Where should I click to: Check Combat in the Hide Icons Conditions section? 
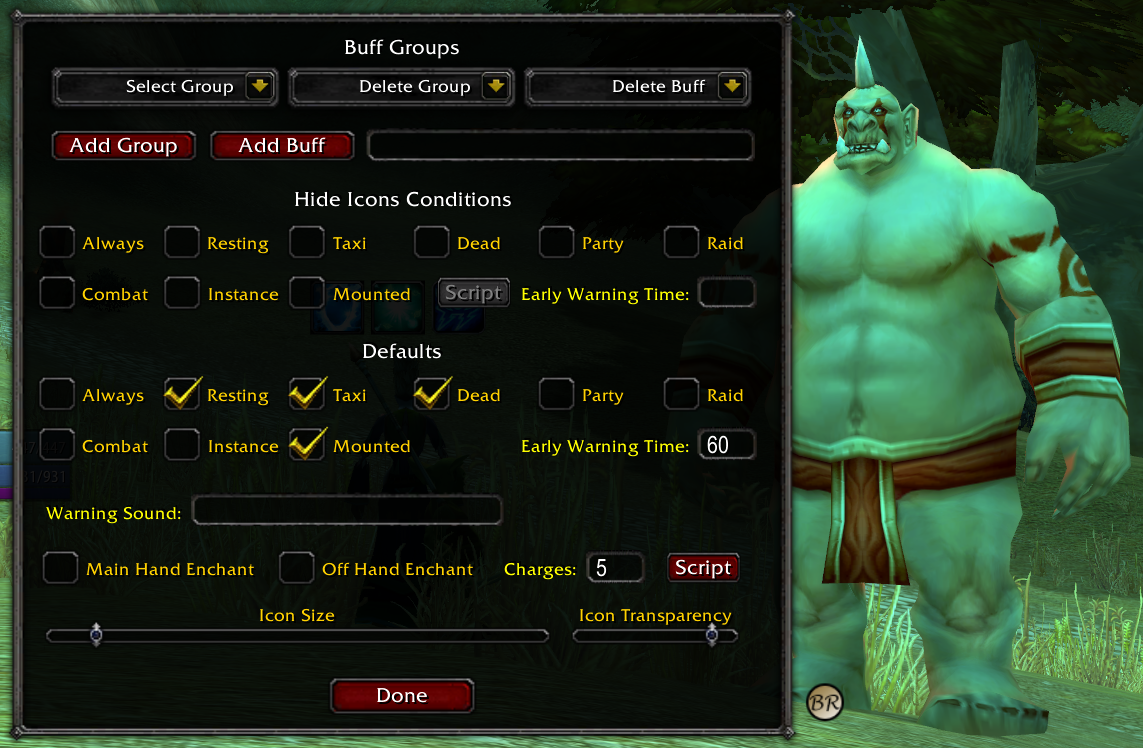[x=58, y=293]
